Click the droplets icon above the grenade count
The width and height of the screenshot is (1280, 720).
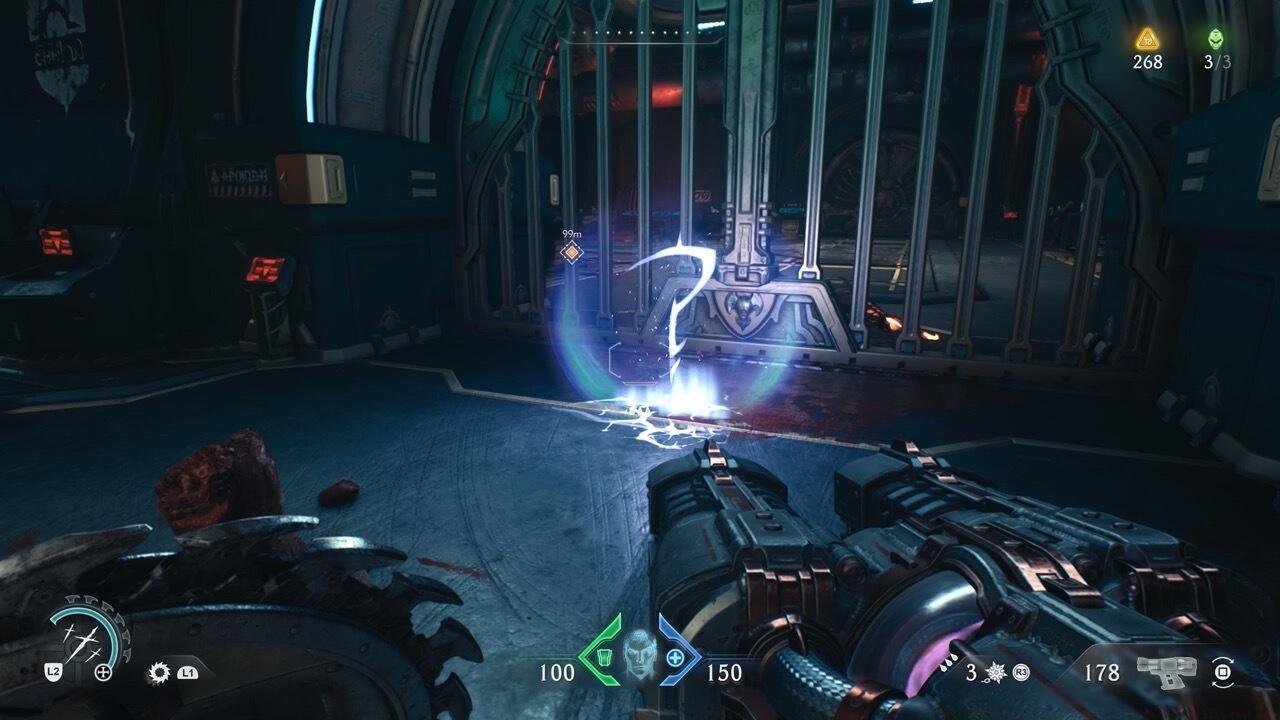(949, 662)
